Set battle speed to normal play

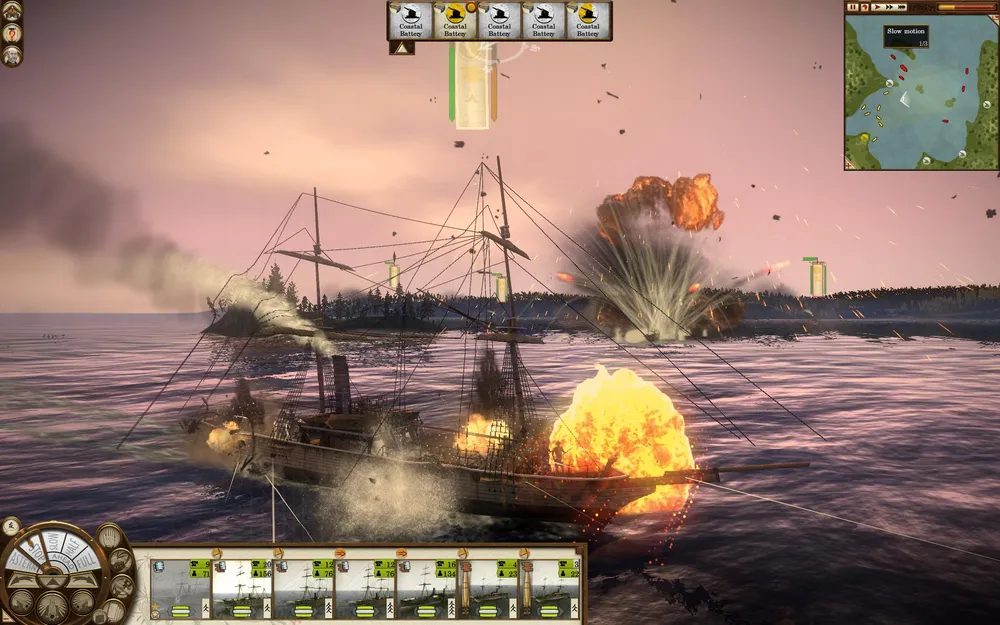coord(877,7)
